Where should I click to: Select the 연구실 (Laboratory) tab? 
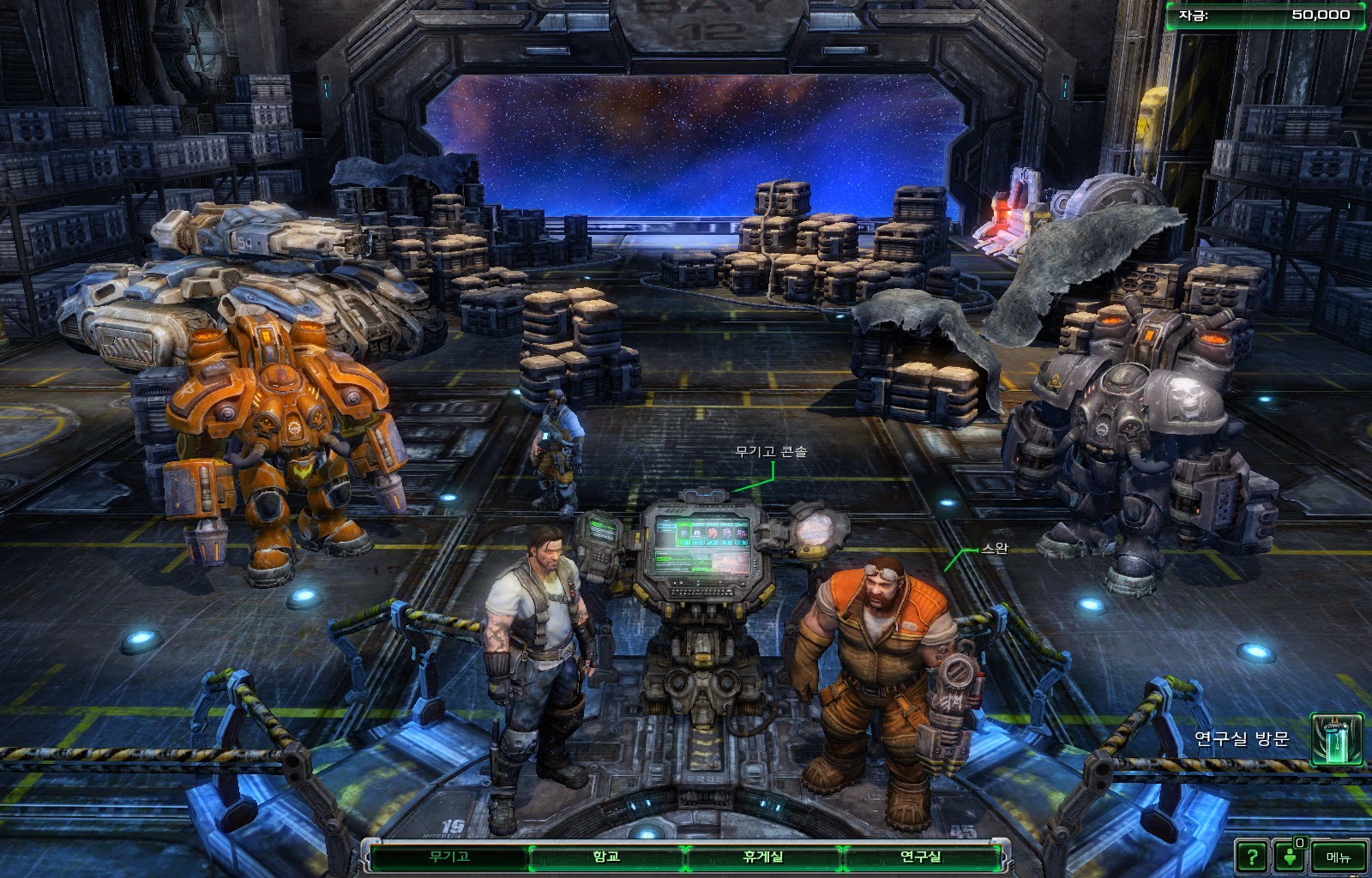[920, 857]
